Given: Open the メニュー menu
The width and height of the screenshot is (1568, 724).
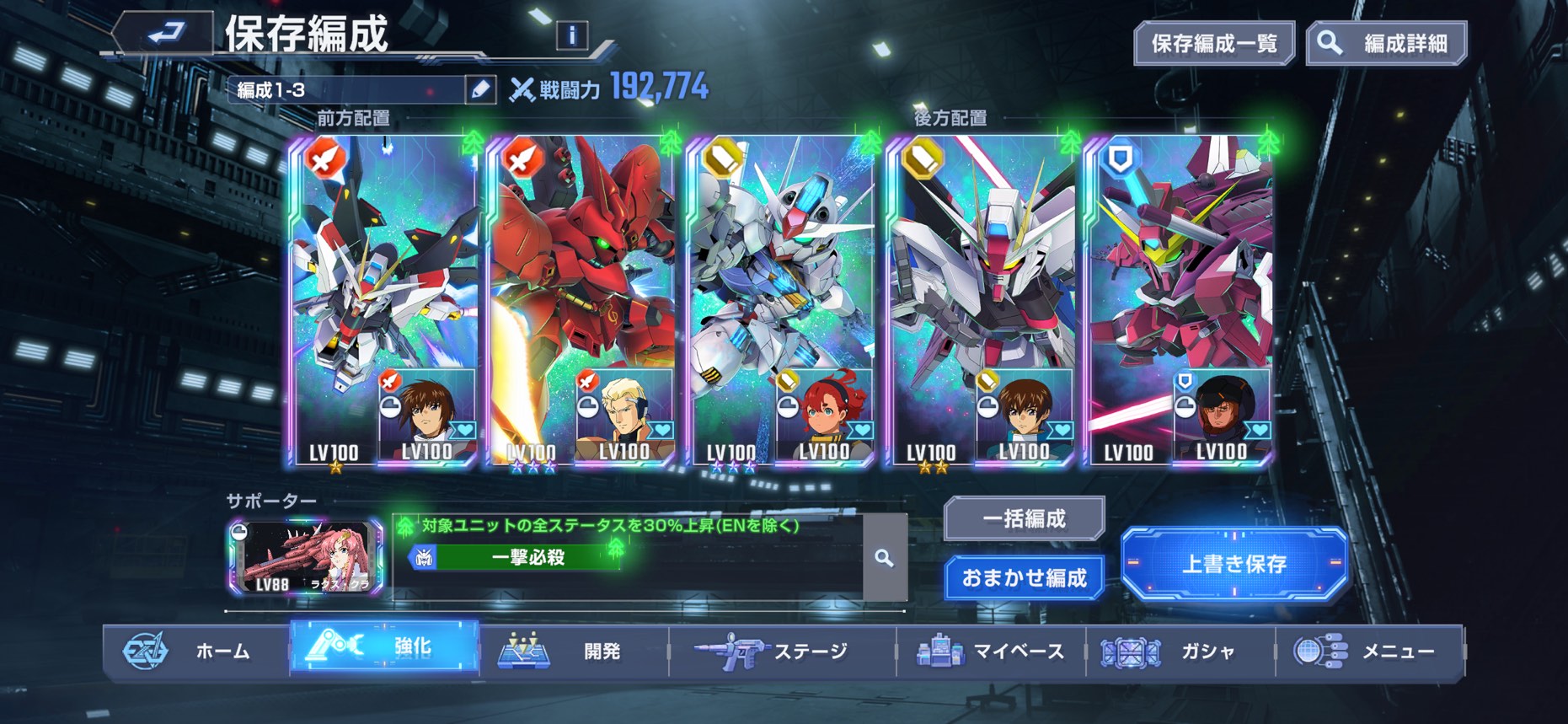Looking at the screenshot, I should tap(1368, 651).
